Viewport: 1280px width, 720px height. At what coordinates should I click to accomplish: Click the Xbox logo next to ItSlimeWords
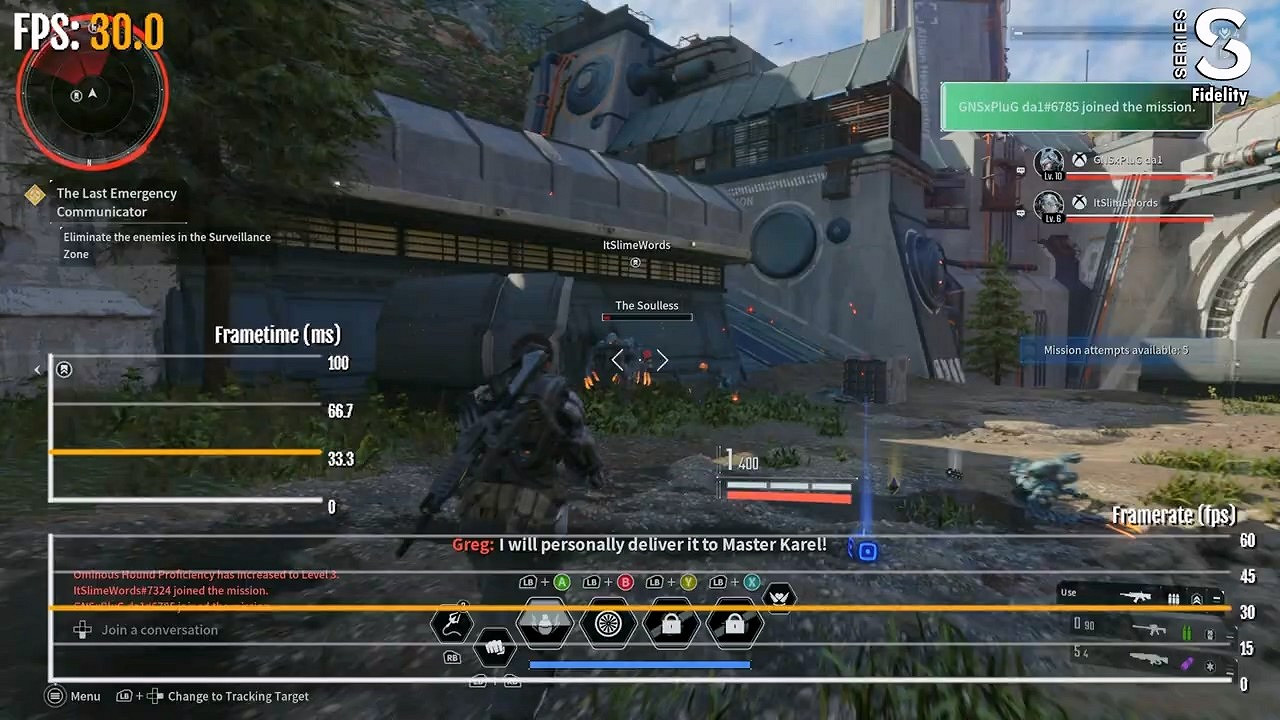[x=1078, y=201]
